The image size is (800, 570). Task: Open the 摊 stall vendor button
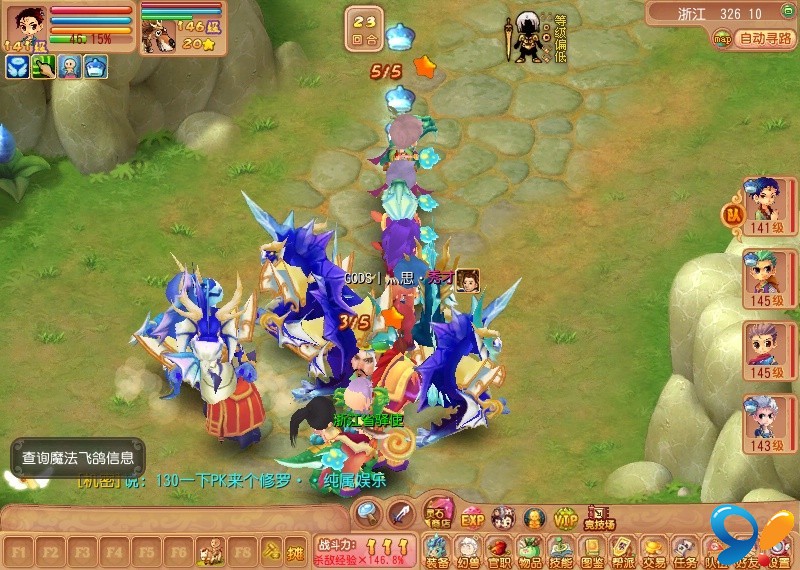(x=295, y=550)
